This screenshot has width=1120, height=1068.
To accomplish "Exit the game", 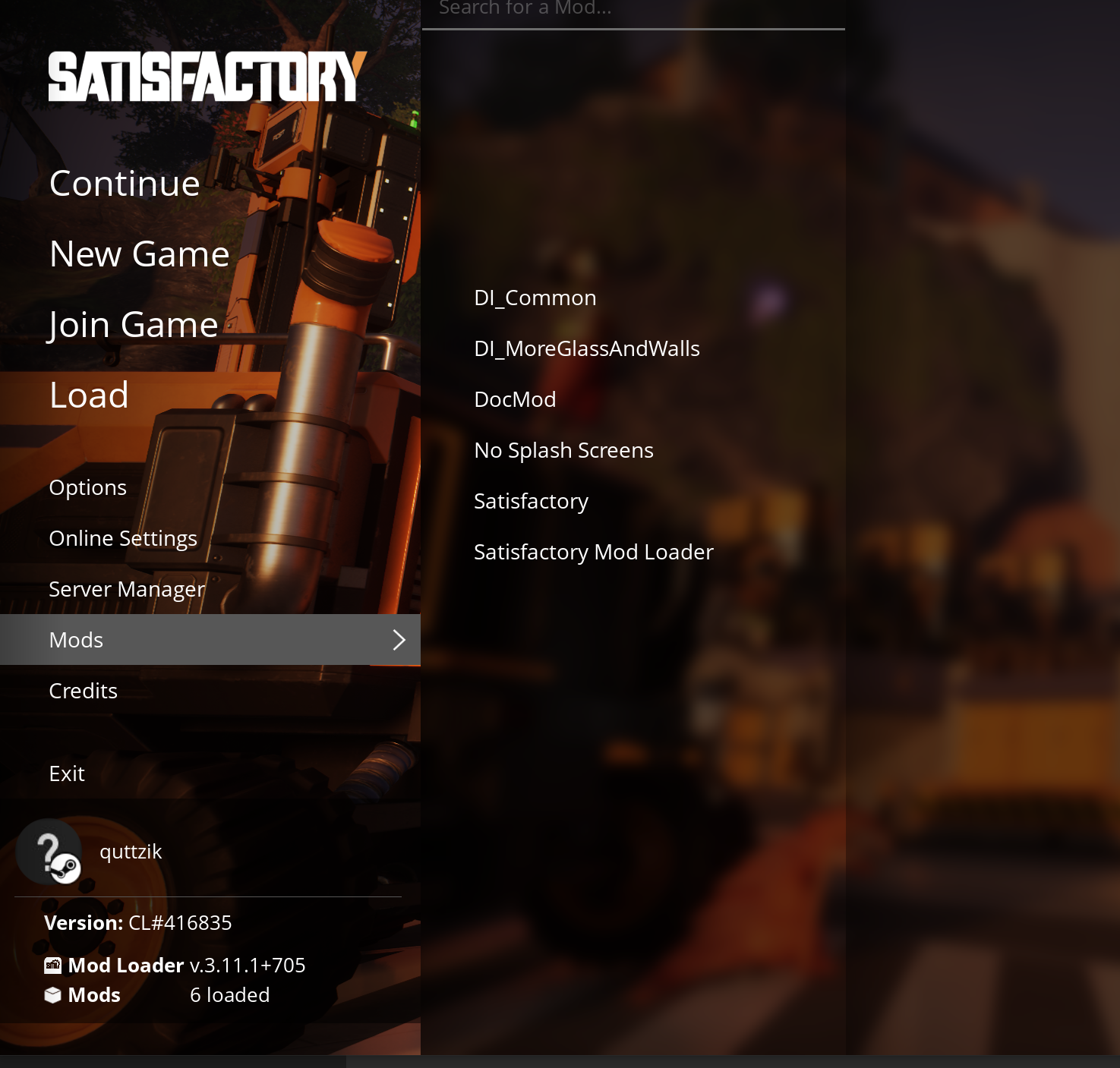I will [67, 774].
